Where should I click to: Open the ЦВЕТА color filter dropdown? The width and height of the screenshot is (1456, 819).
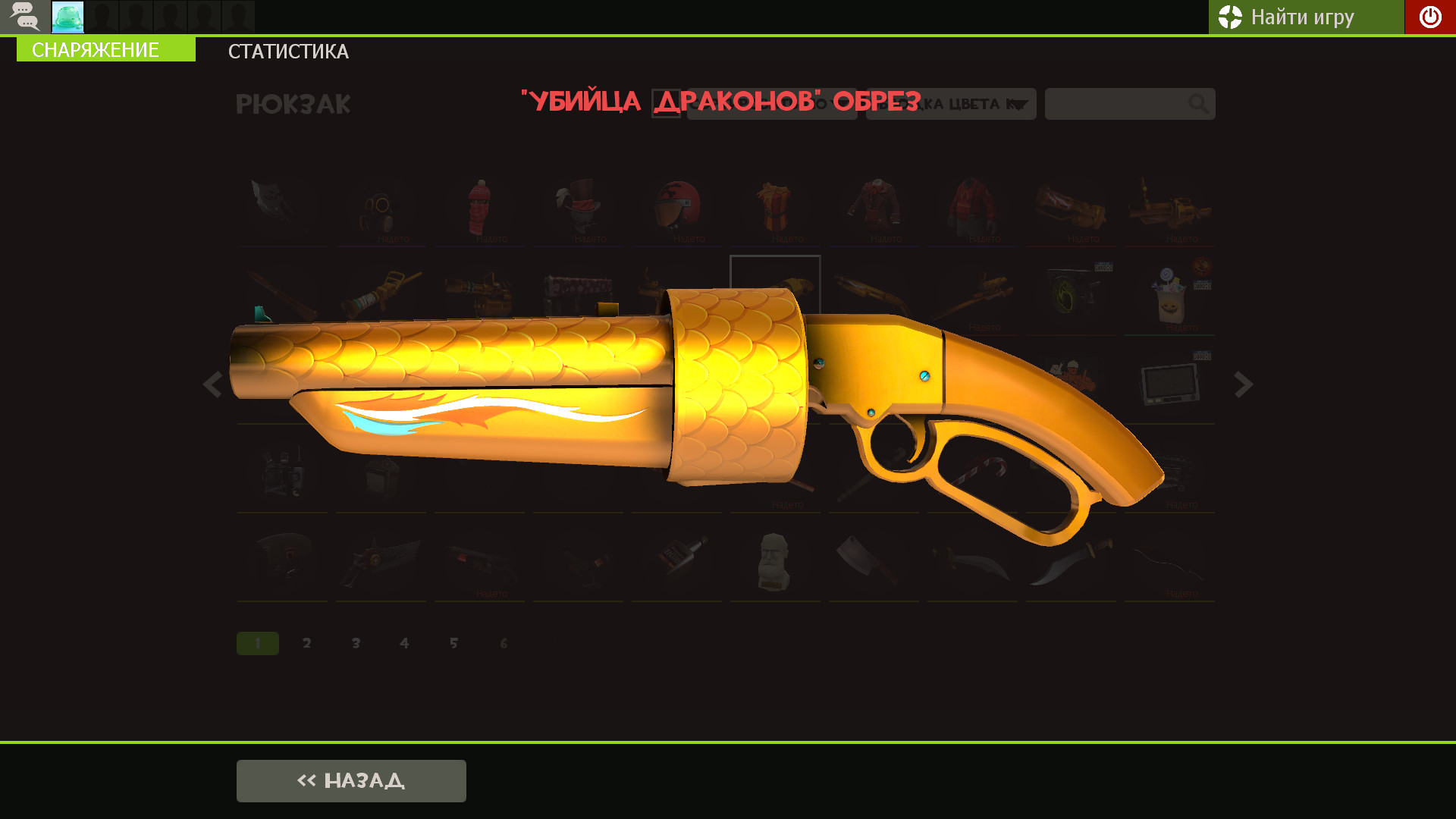click(950, 104)
